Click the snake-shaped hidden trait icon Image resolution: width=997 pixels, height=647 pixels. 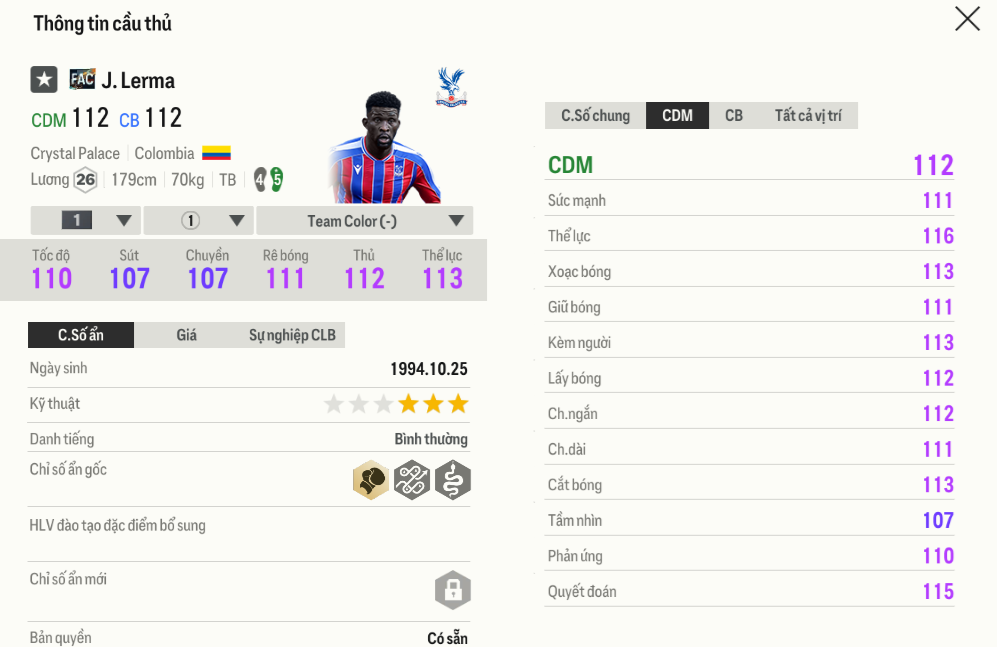coord(453,481)
